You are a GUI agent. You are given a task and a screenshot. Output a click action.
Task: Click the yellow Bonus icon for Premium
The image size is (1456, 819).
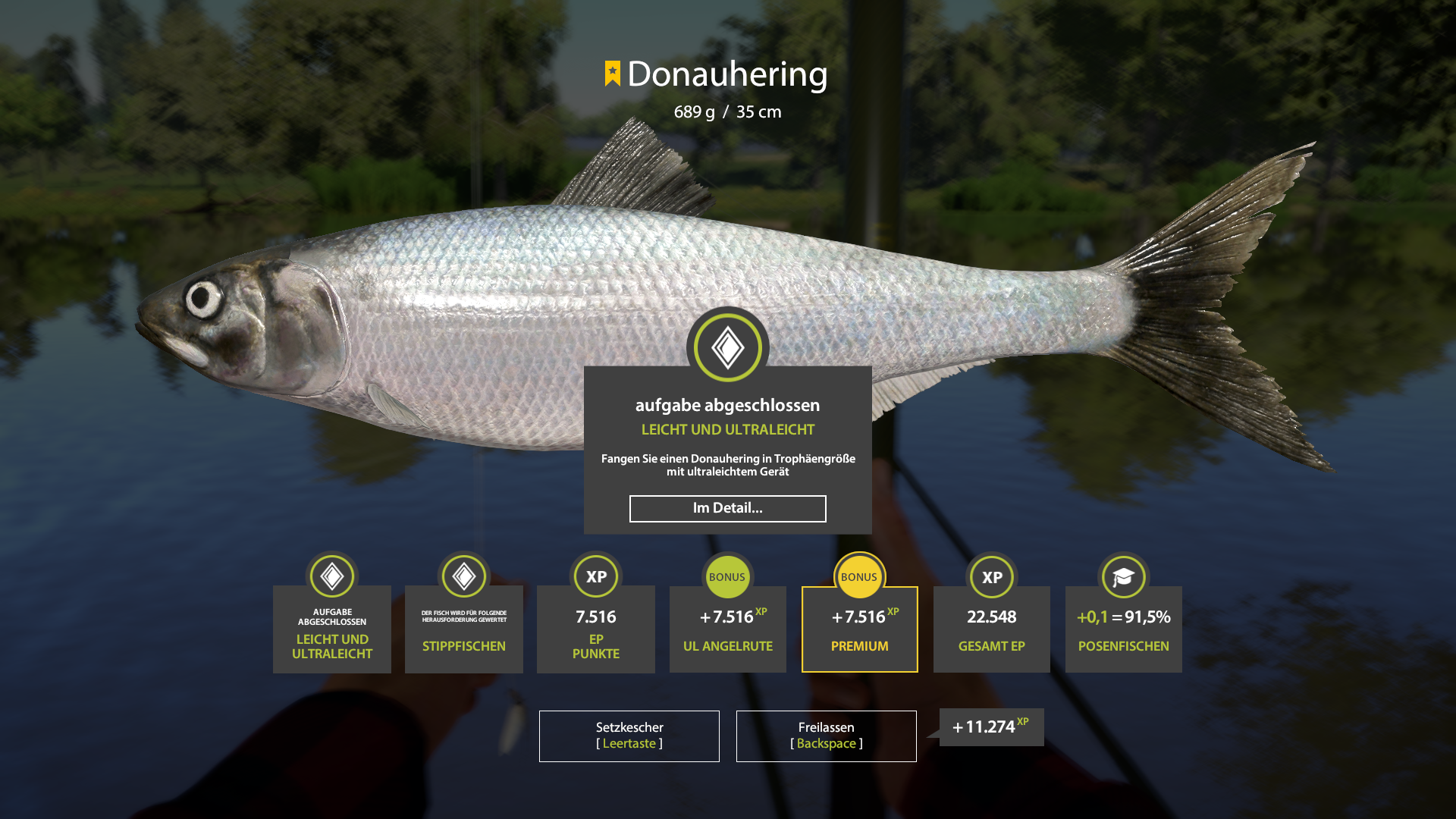(859, 576)
